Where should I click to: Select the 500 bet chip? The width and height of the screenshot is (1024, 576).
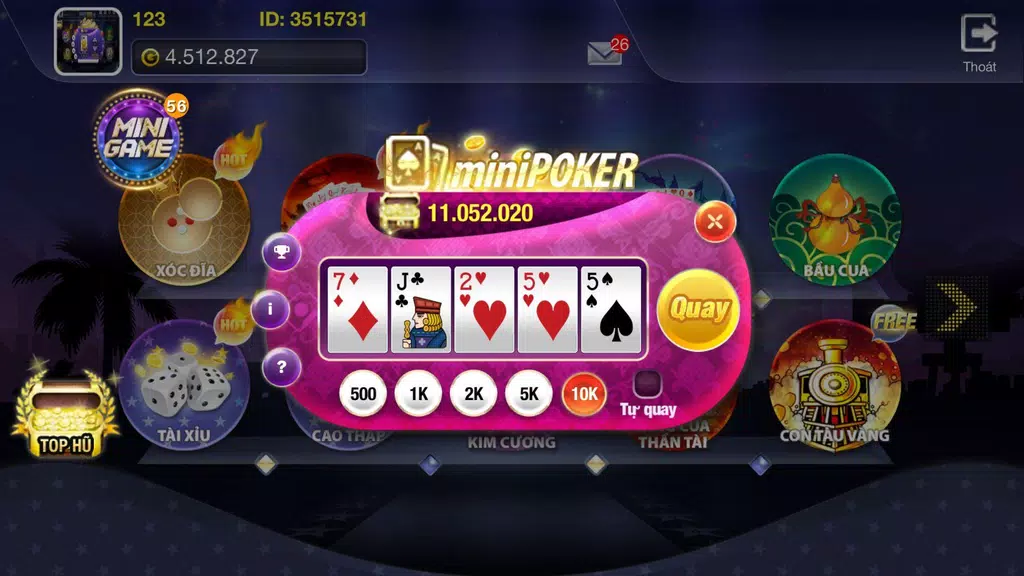pyautogui.click(x=364, y=393)
